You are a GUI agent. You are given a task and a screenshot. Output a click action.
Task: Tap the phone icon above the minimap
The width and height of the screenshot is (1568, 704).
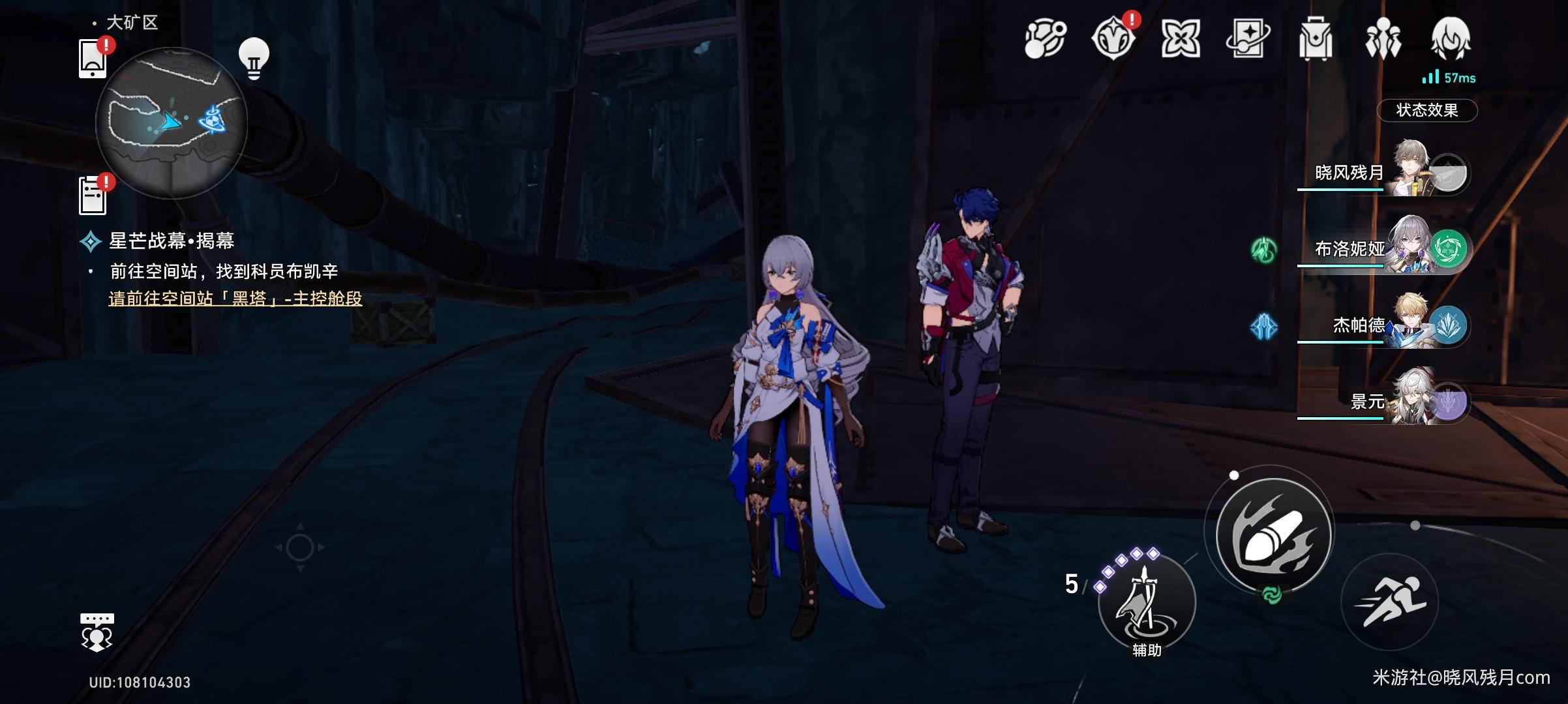[x=93, y=59]
